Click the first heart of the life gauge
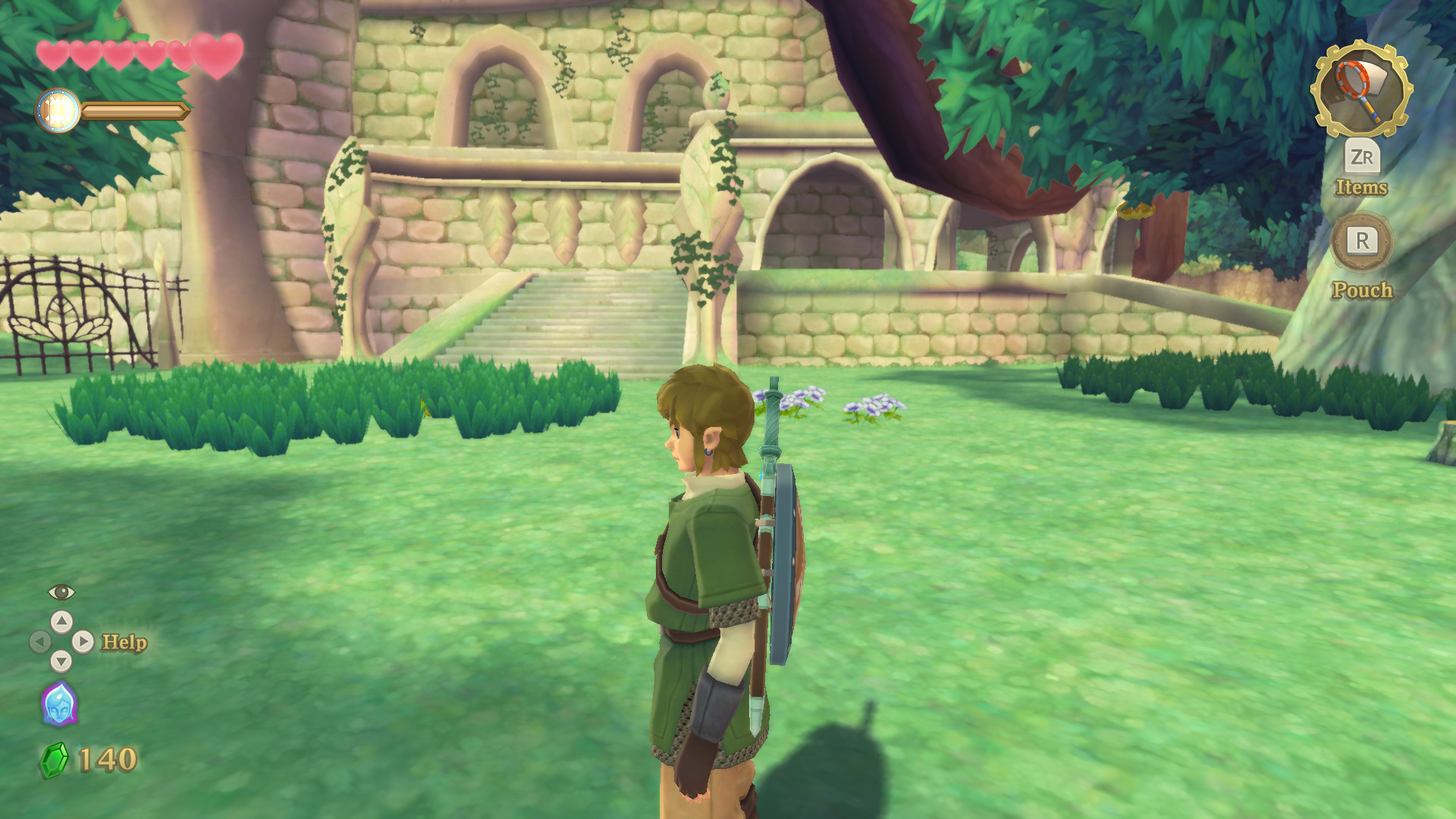 [53, 53]
